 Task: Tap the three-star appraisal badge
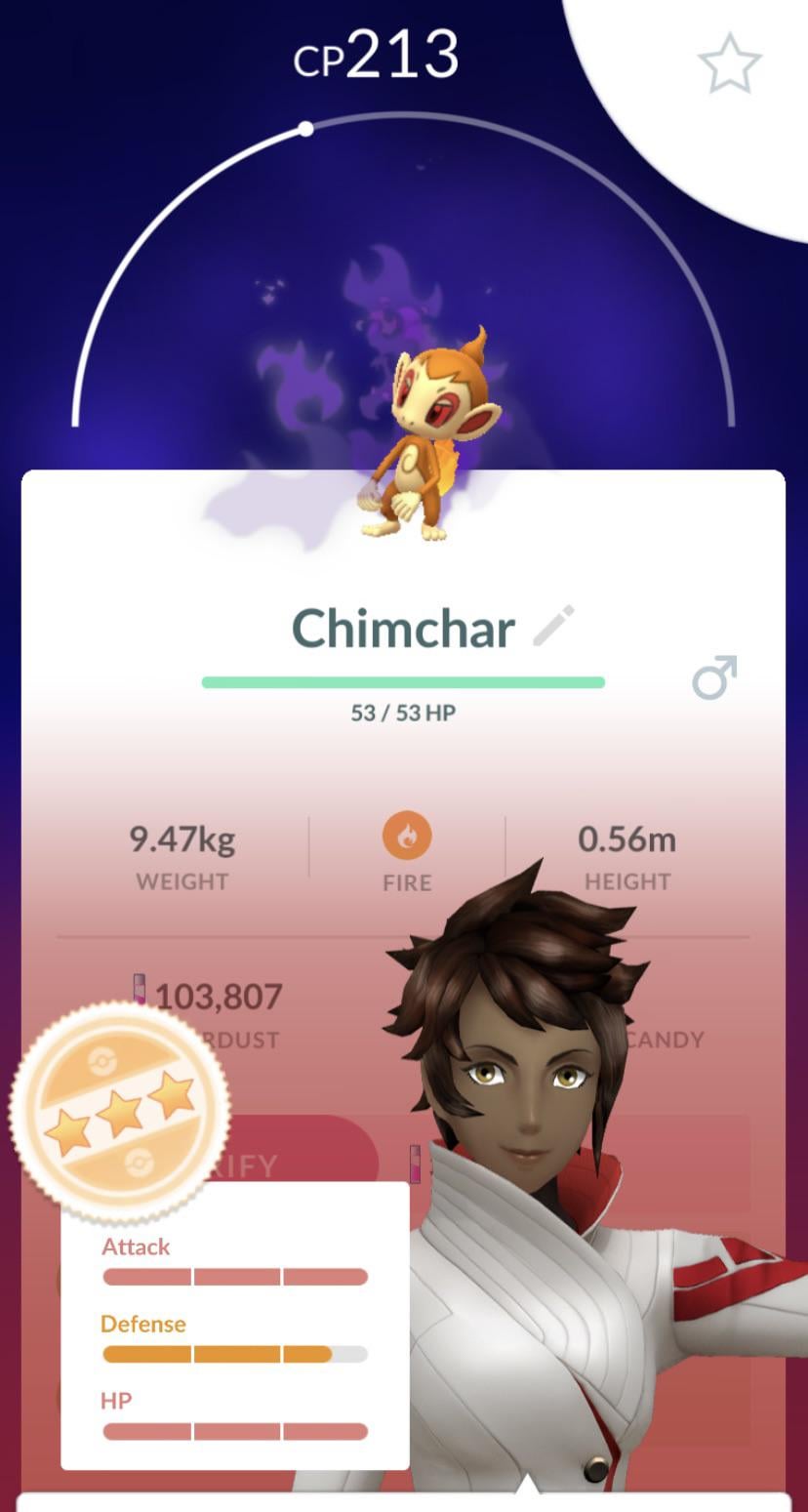[x=120, y=1111]
